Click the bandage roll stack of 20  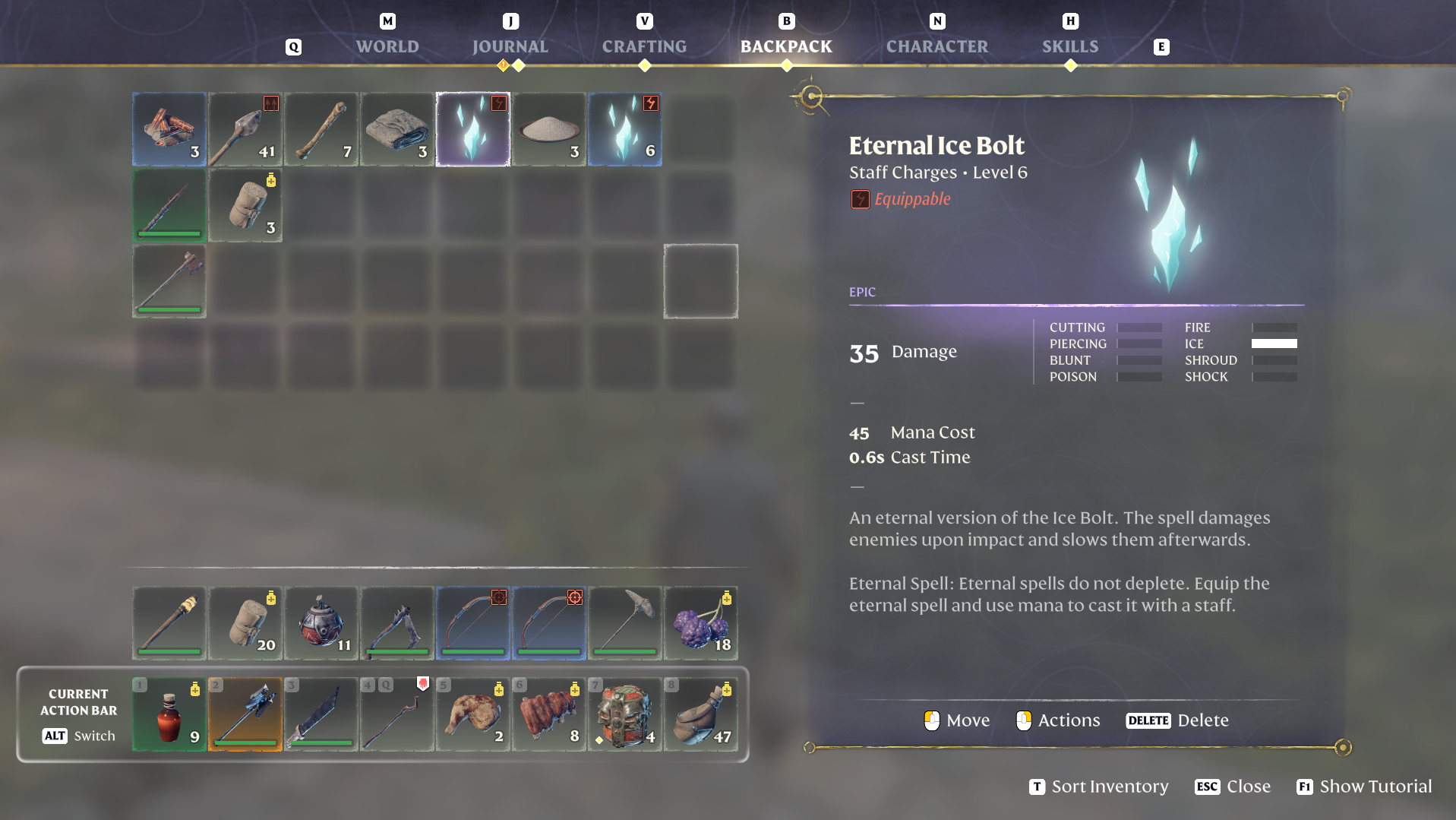245,623
